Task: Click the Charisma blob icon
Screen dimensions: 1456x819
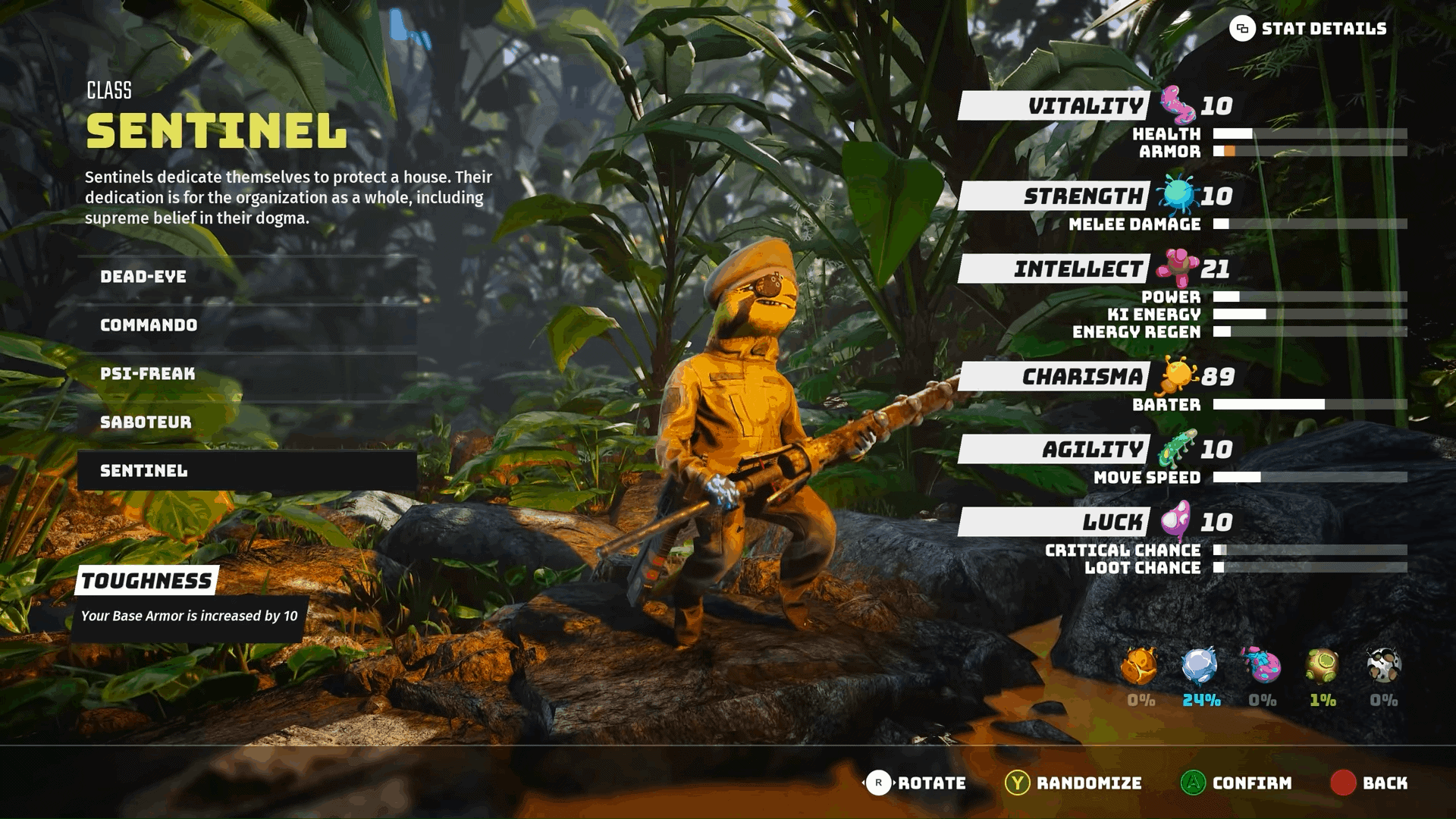Action: [1177, 375]
